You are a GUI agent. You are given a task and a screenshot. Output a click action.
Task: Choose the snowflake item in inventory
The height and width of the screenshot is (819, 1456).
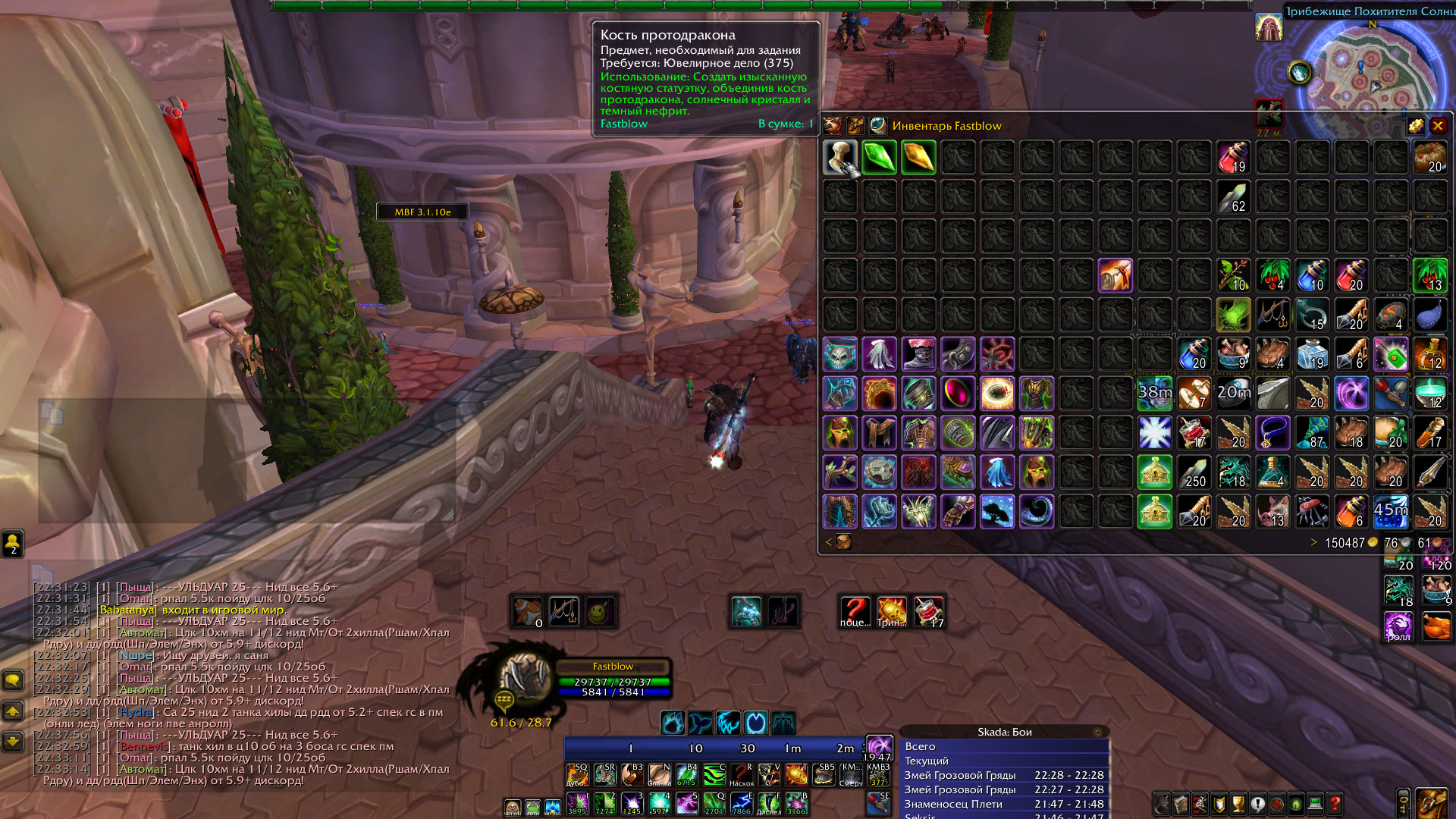(x=1155, y=433)
